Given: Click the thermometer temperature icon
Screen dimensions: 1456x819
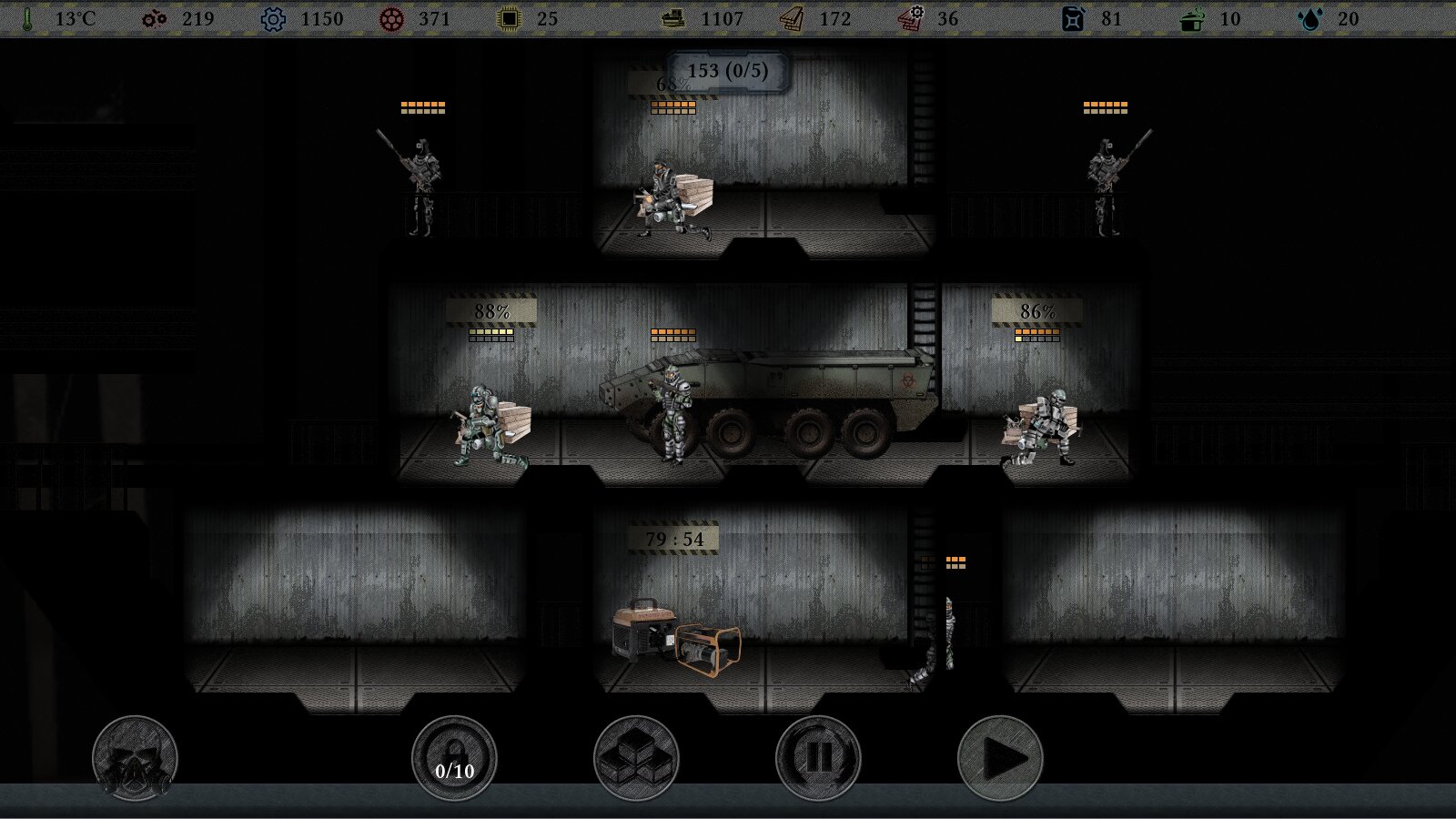Looking at the screenshot, I should 27,18.
